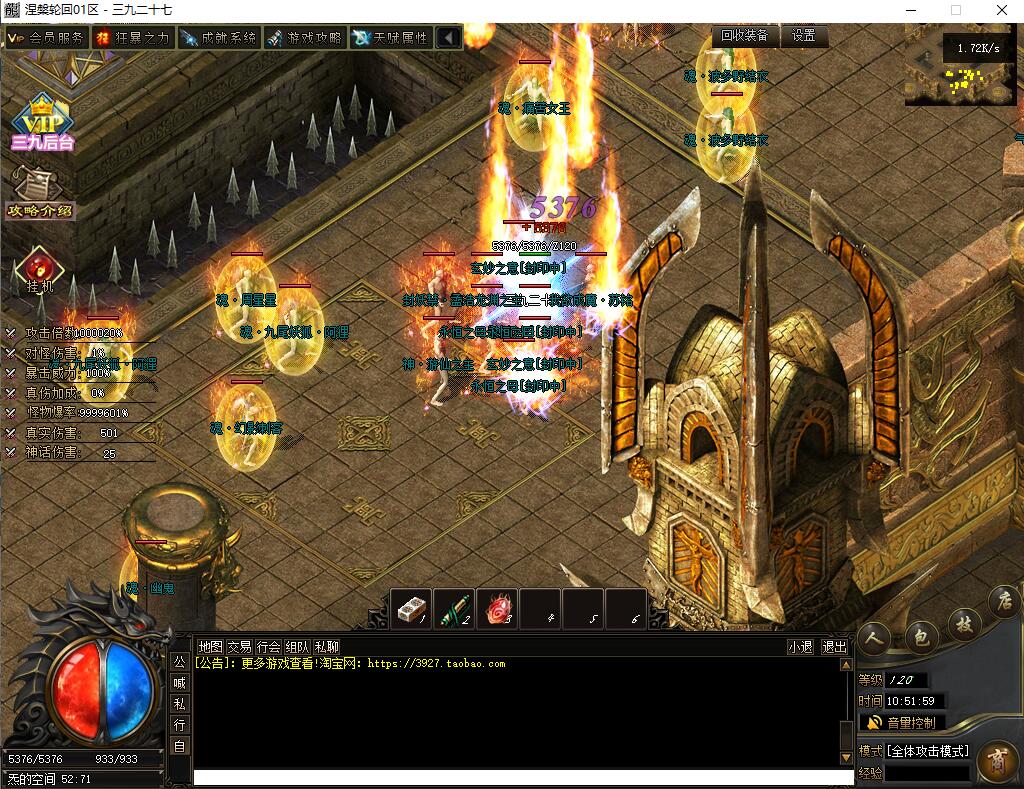The image size is (1024, 789).
Task: Open the 音量控制 volume control
Action: (902, 722)
